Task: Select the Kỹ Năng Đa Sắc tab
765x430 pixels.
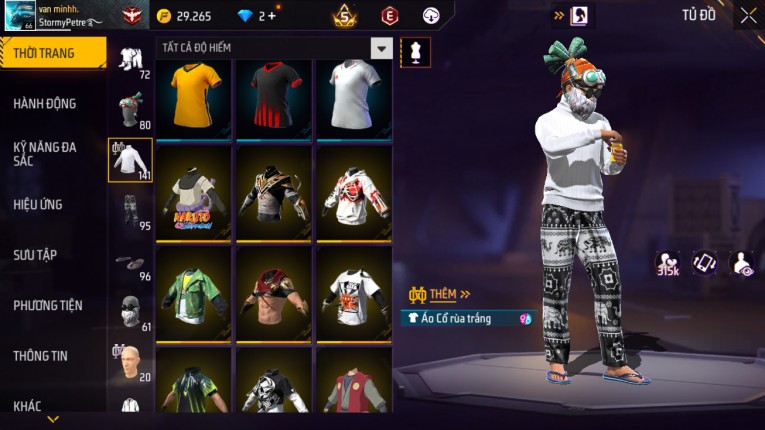Action: pyautogui.click(x=46, y=153)
